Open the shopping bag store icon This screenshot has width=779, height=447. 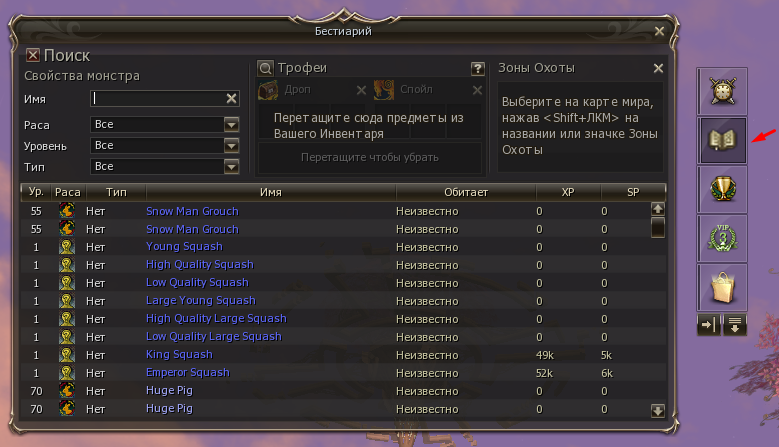(x=722, y=288)
